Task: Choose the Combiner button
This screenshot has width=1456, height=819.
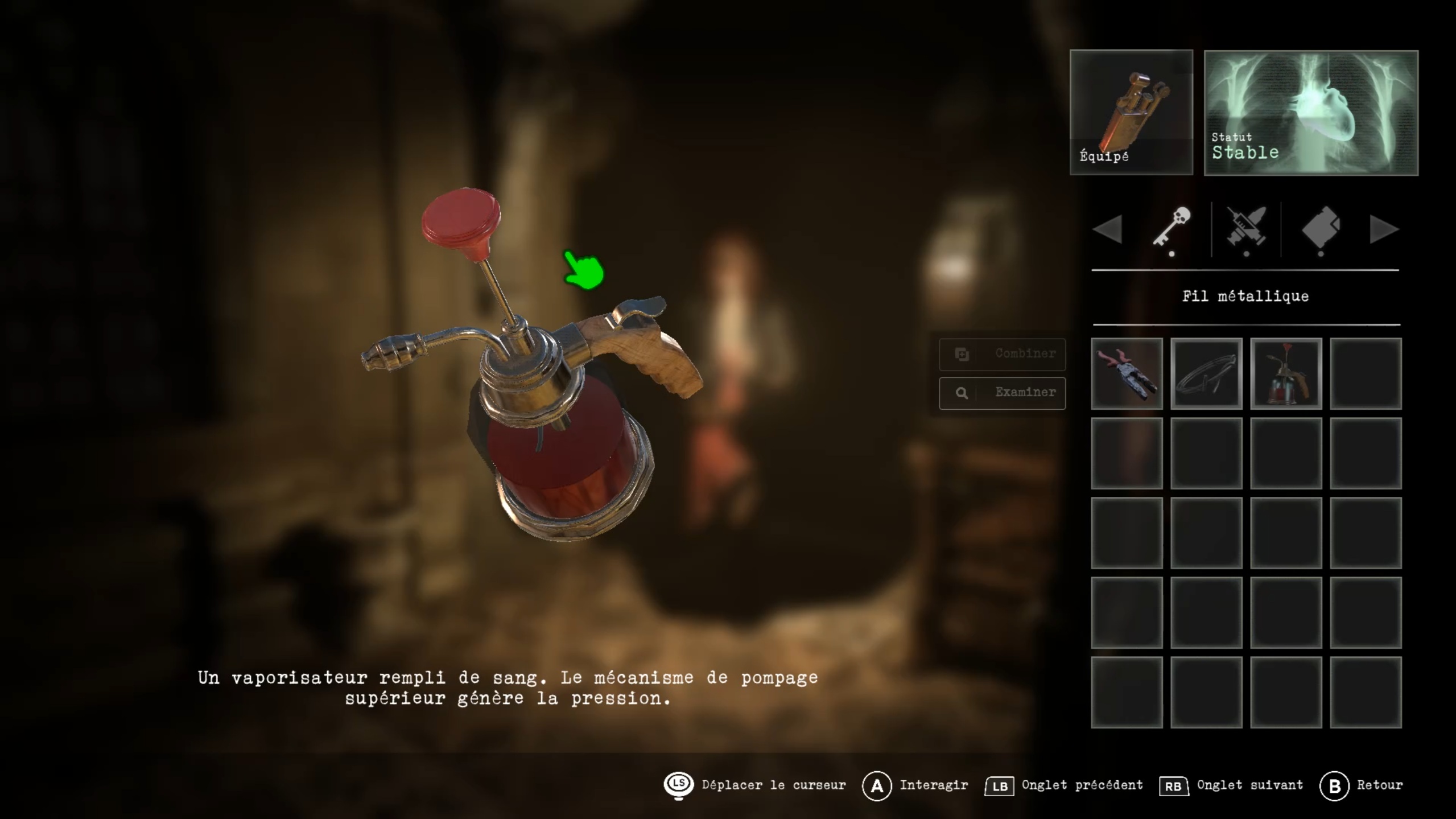Action: pyautogui.click(x=1002, y=354)
